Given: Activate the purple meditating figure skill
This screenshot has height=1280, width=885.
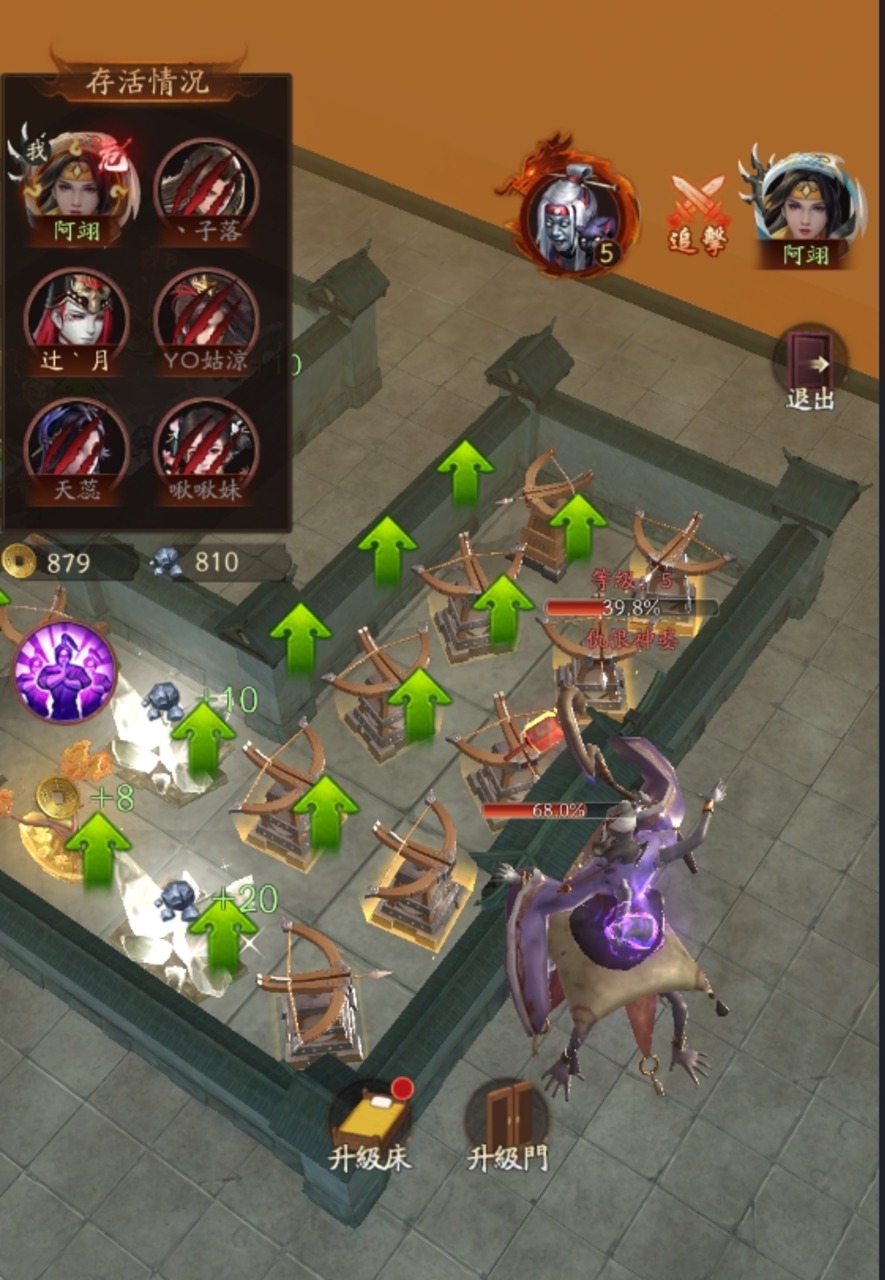Looking at the screenshot, I should (65, 672).
